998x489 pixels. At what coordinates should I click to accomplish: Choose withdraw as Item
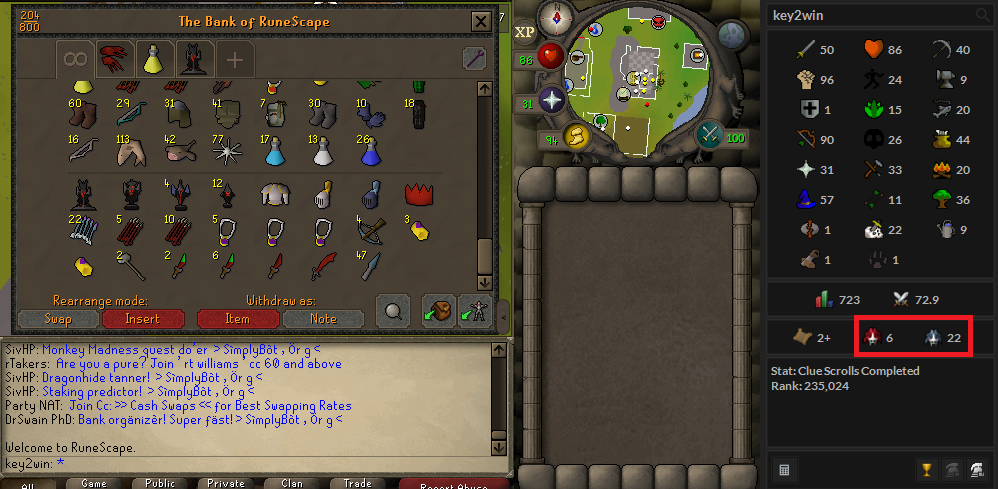[x=237, y=319]
